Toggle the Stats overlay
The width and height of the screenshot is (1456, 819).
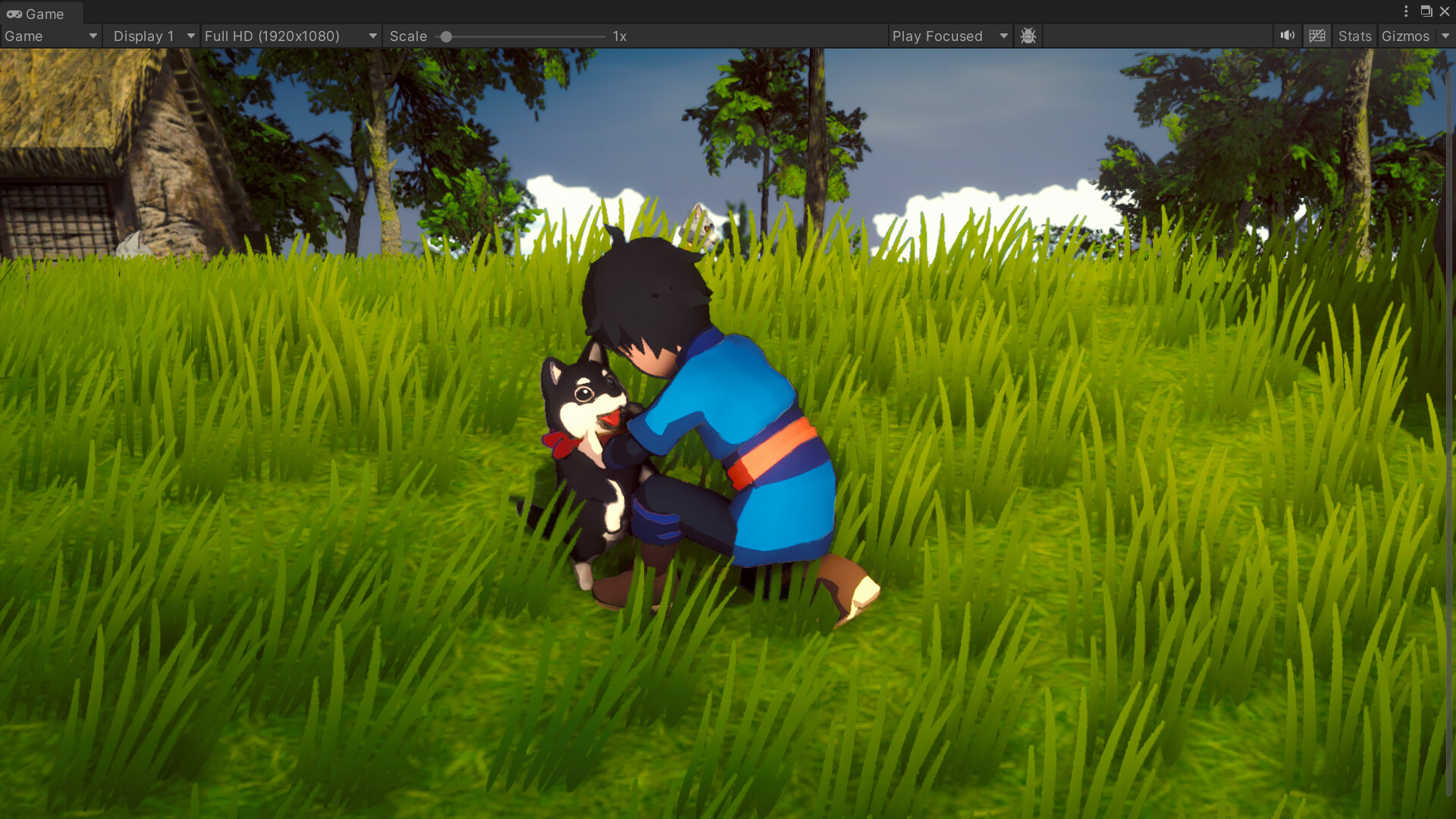point(1354,36)
